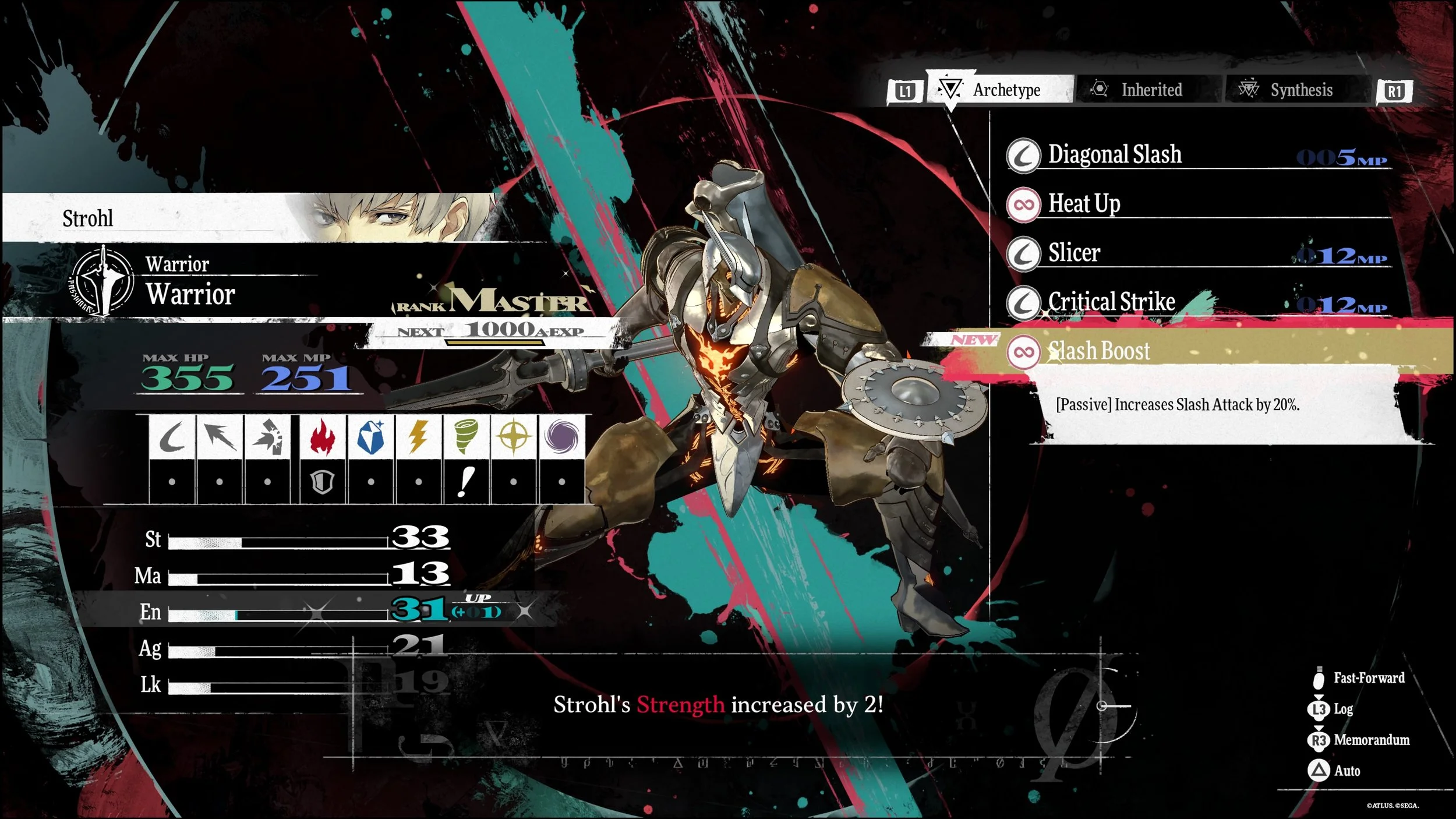Image resolution: width=1456 pixels, height=819 pixels.
Task: Switch to the Archetype tab
Action: [999, 90]
